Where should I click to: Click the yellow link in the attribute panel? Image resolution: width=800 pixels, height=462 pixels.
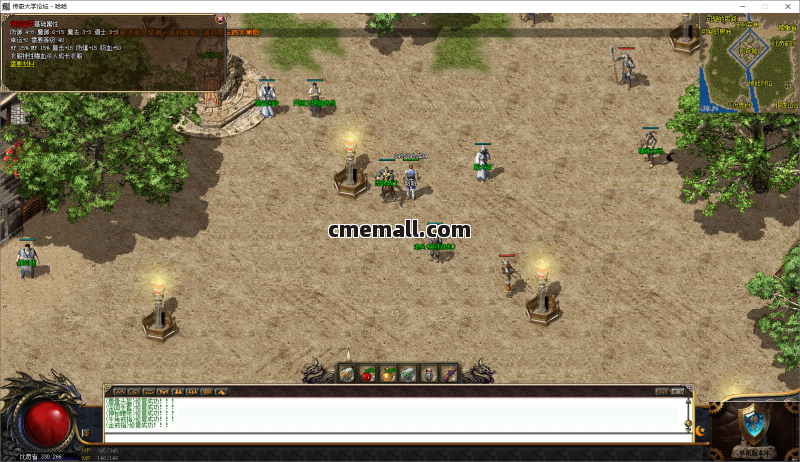click(21, 63)
